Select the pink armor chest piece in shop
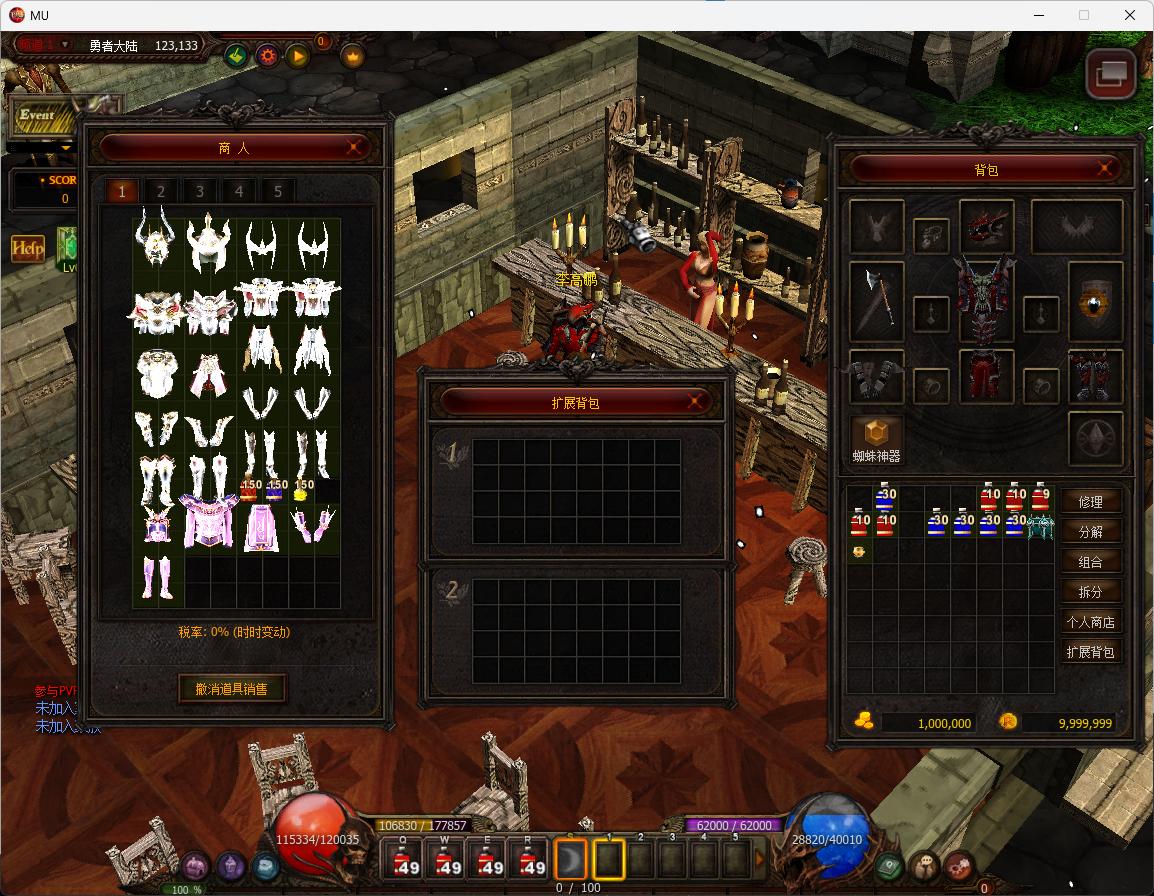 click(x=208, y=523)
